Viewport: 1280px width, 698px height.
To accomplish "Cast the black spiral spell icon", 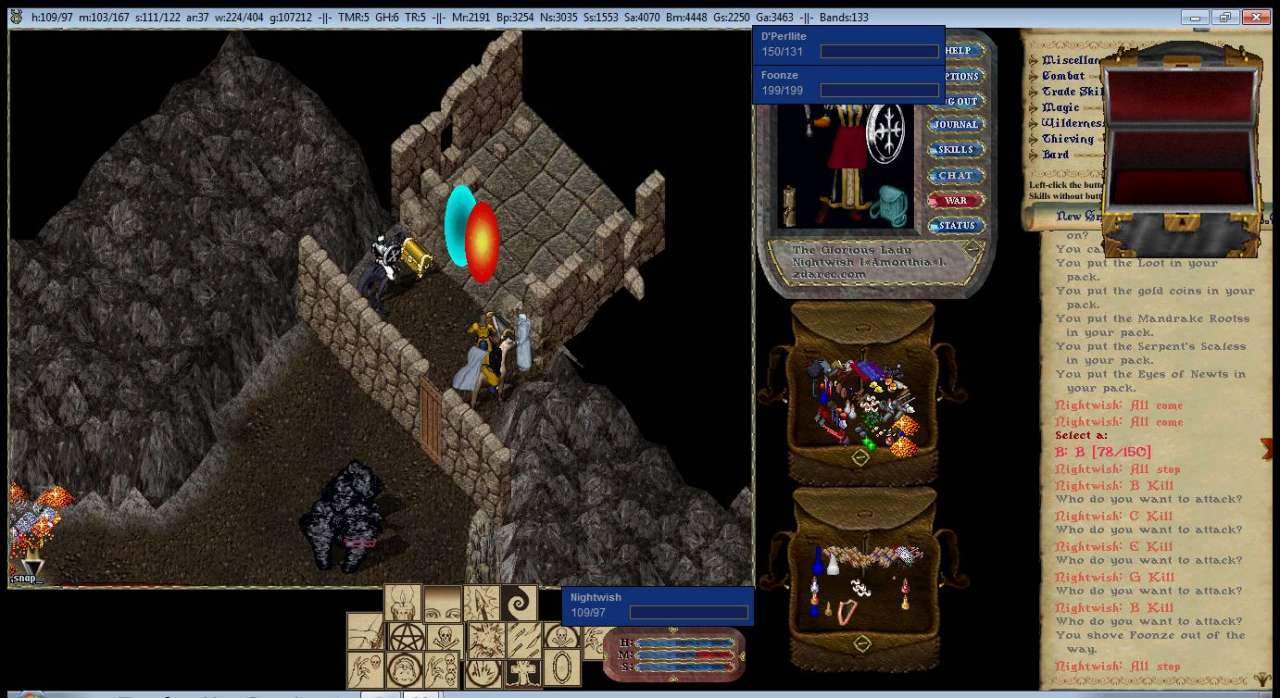I will pyautogui.click(x=519, y=603).
